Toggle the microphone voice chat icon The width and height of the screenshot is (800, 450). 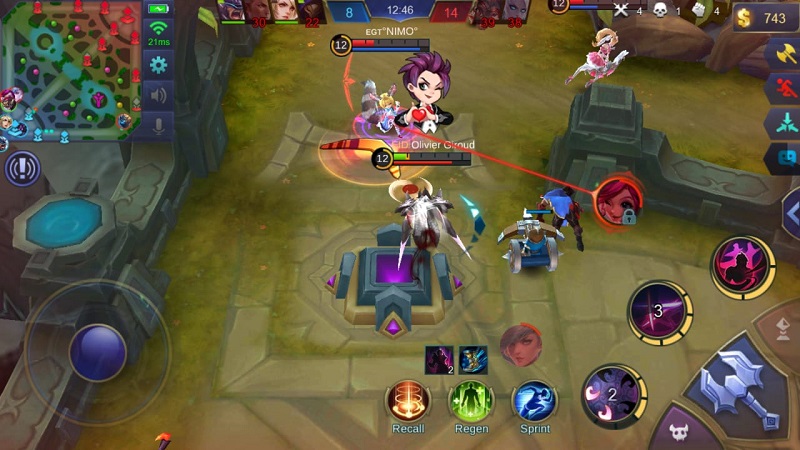pos(158,126)
